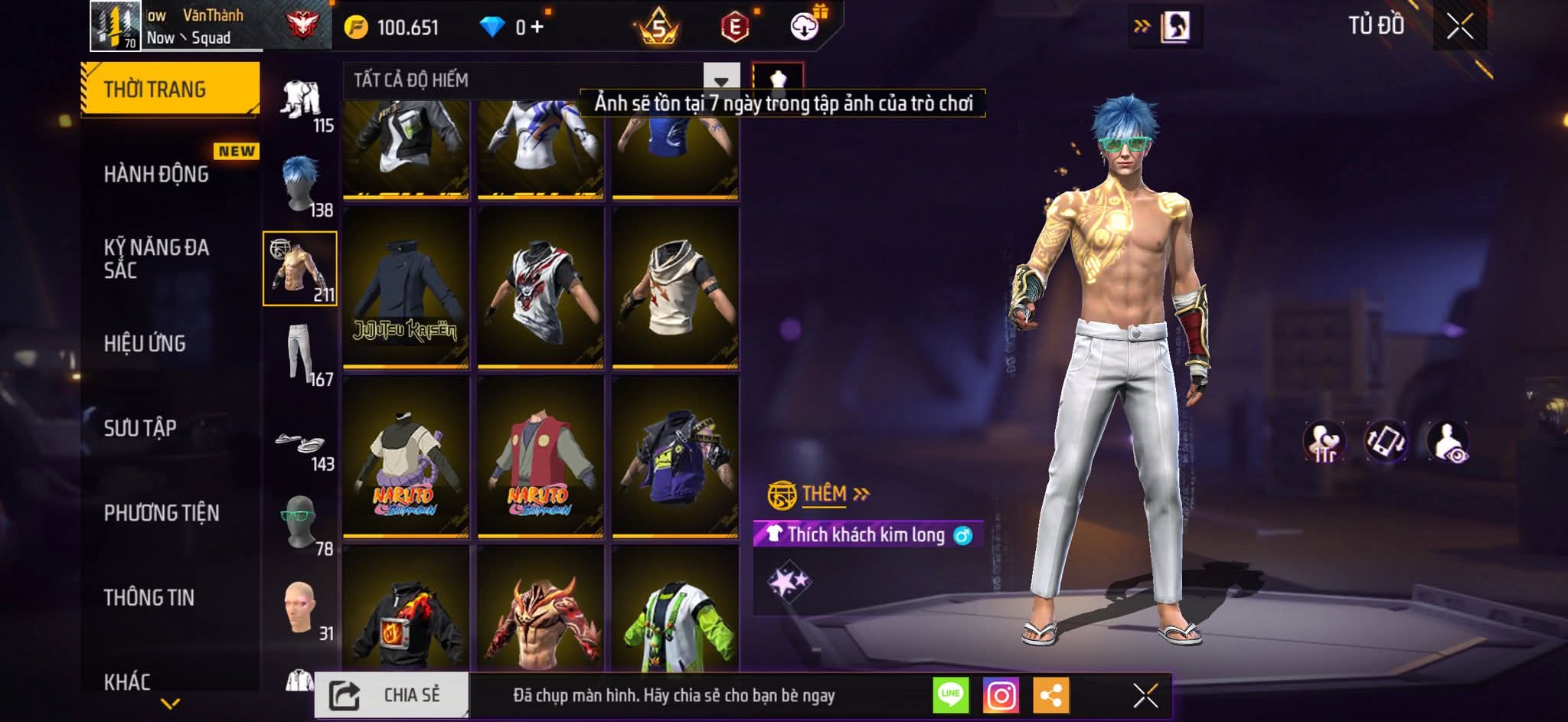Dismiss the screenshot share bar

click(1145, 695)
